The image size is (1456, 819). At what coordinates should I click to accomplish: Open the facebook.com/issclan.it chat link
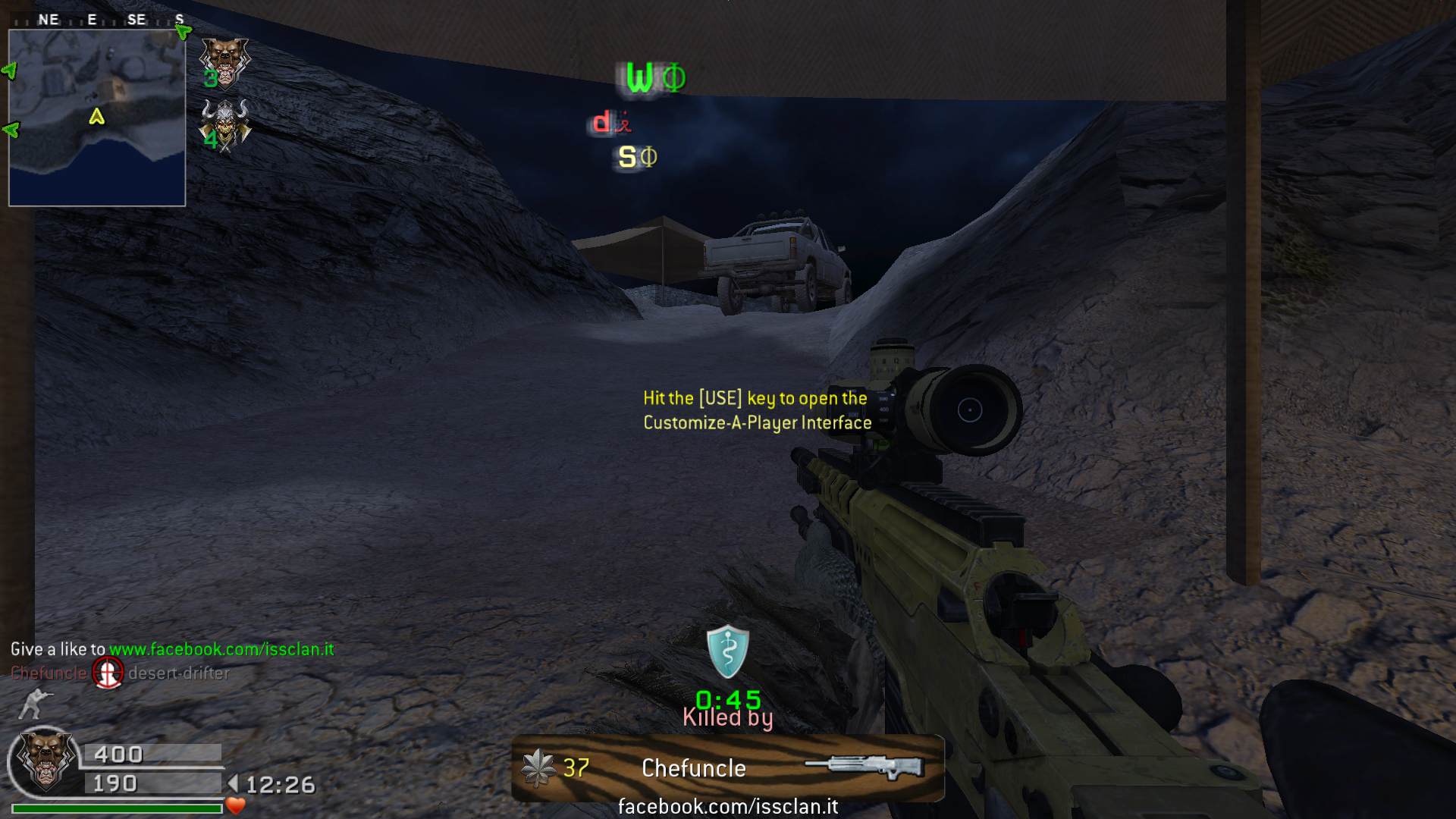(221, 649)
